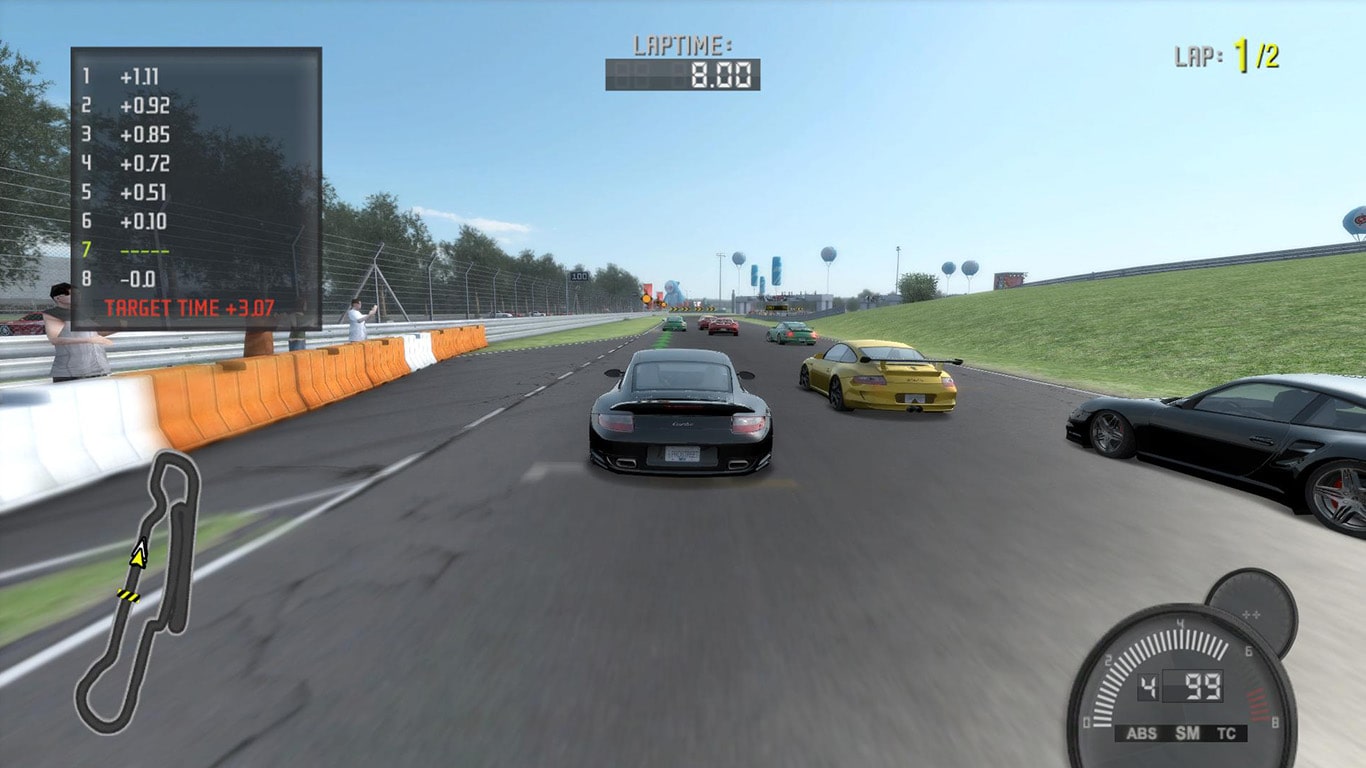The height and width of the screenshot is (768, 1366).
Task: Click the yellow player arrow on the minimap
Action: [x=137, y=555]
